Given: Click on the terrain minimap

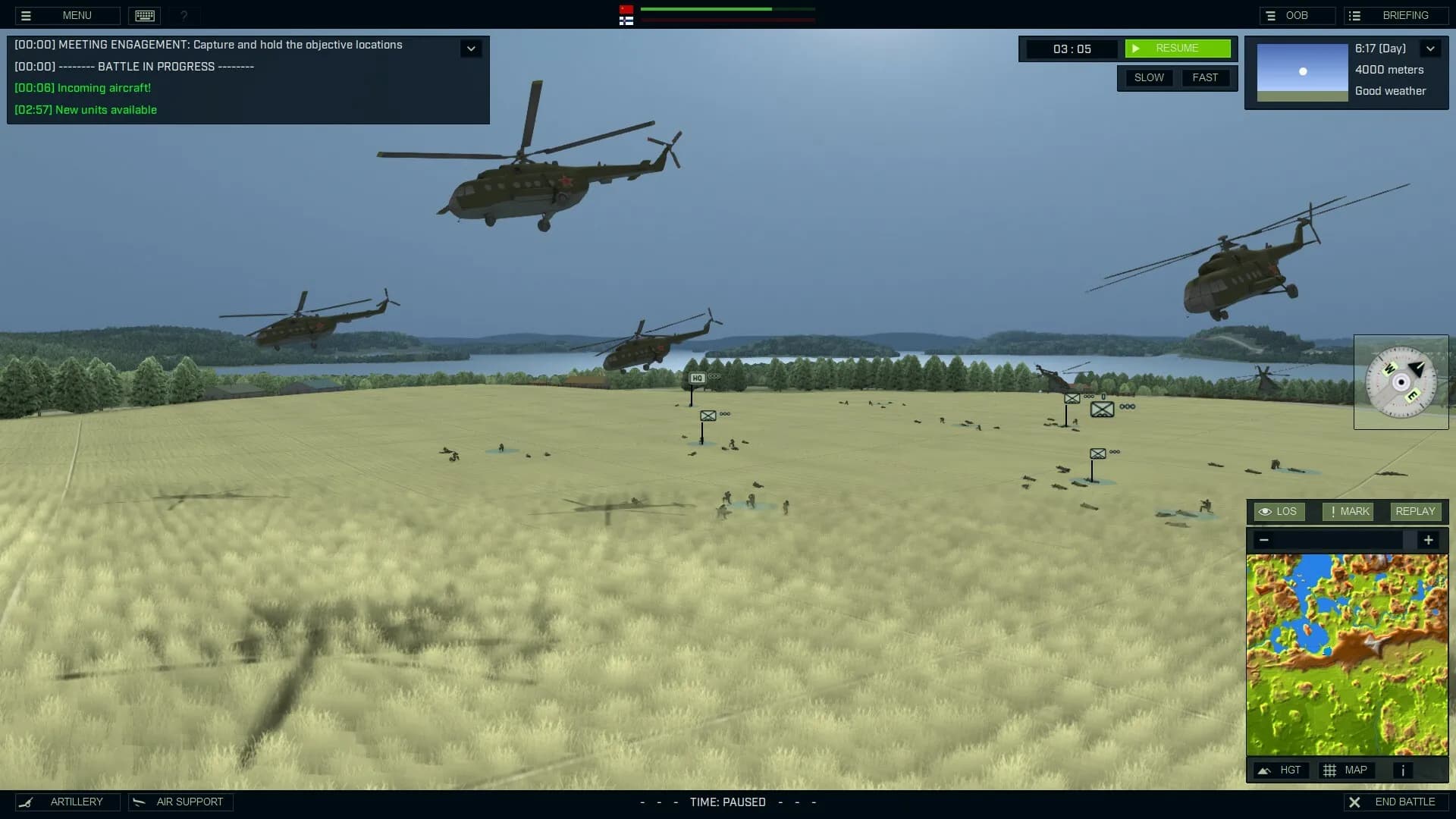Looking at the screenshot, I should pyautogui.click(x=1347, y=654).
